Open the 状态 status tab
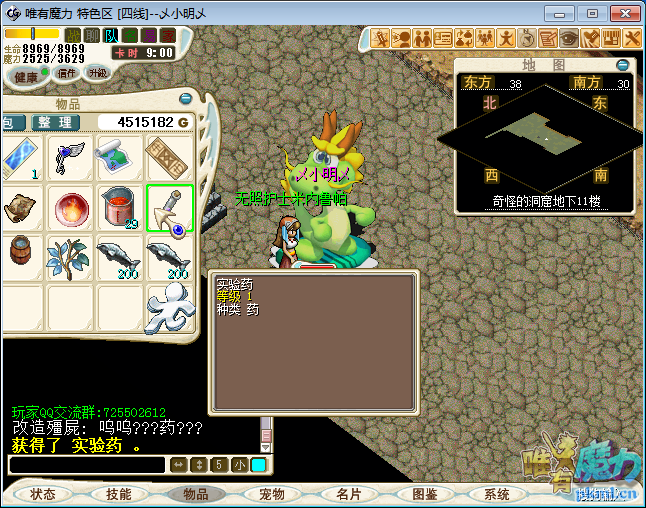The image size is (646, 508). [43, 494]
